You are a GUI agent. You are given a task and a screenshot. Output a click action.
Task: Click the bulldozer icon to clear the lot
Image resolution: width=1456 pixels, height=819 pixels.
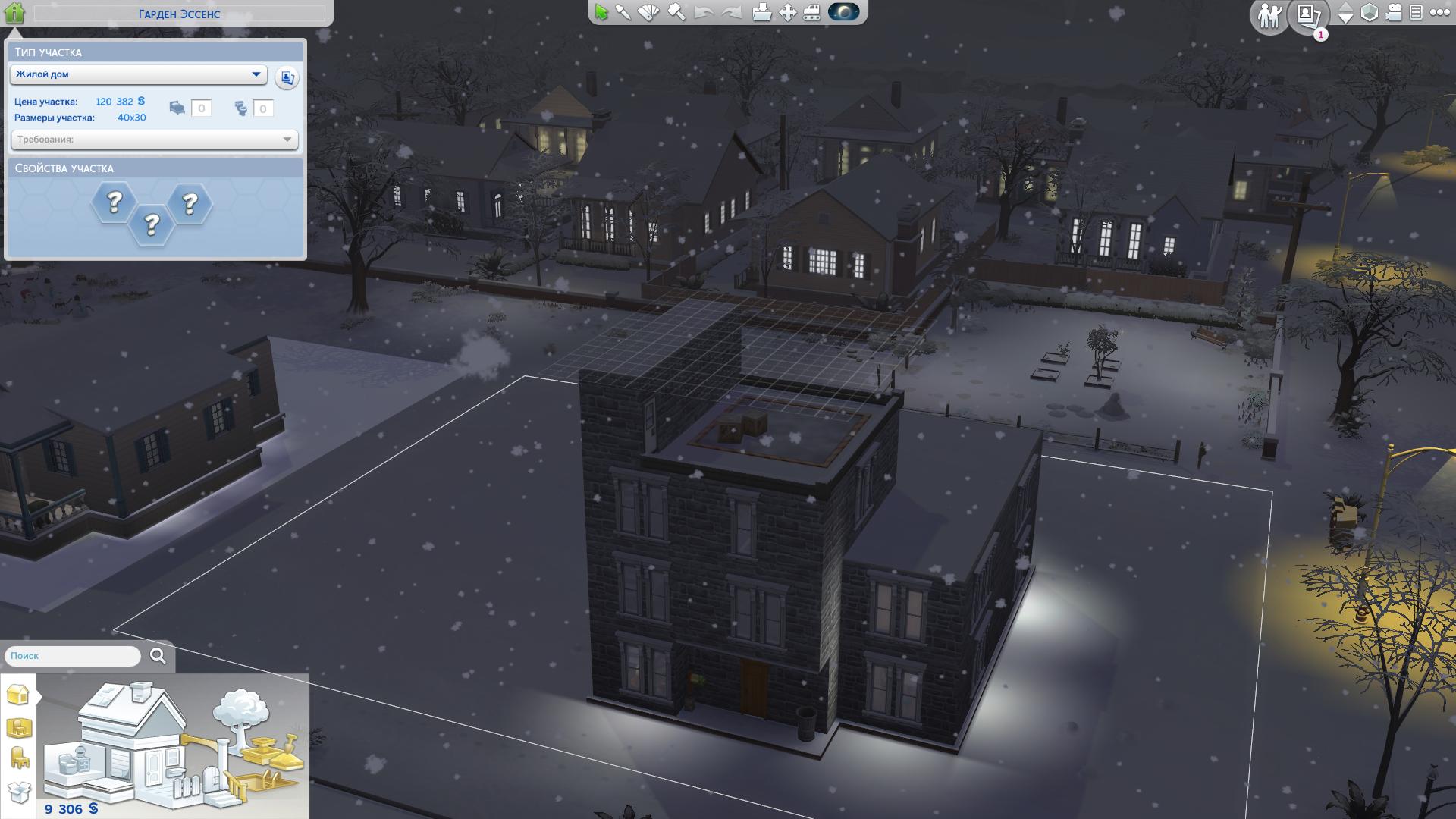point(811,13)
